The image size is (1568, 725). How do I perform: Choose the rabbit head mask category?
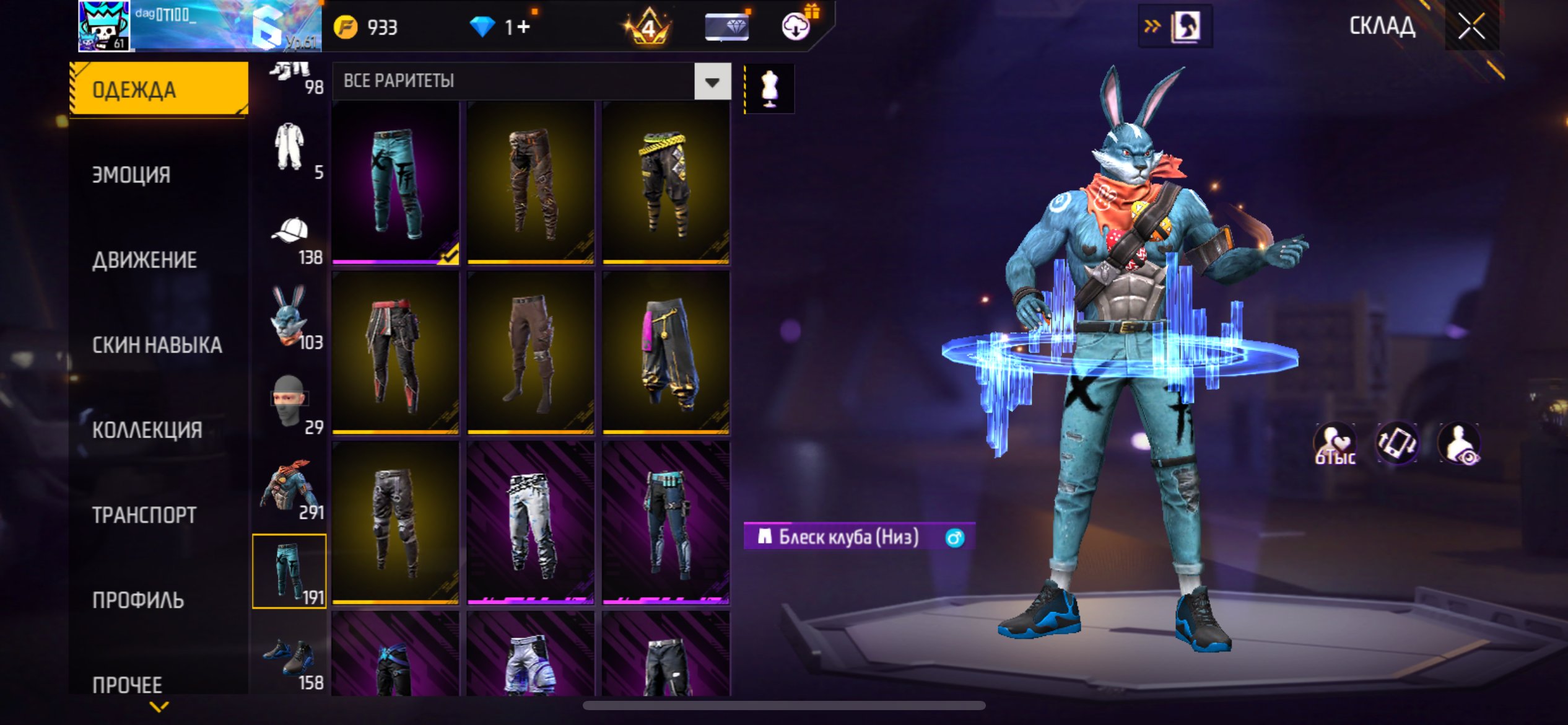[x=290, y=317]
